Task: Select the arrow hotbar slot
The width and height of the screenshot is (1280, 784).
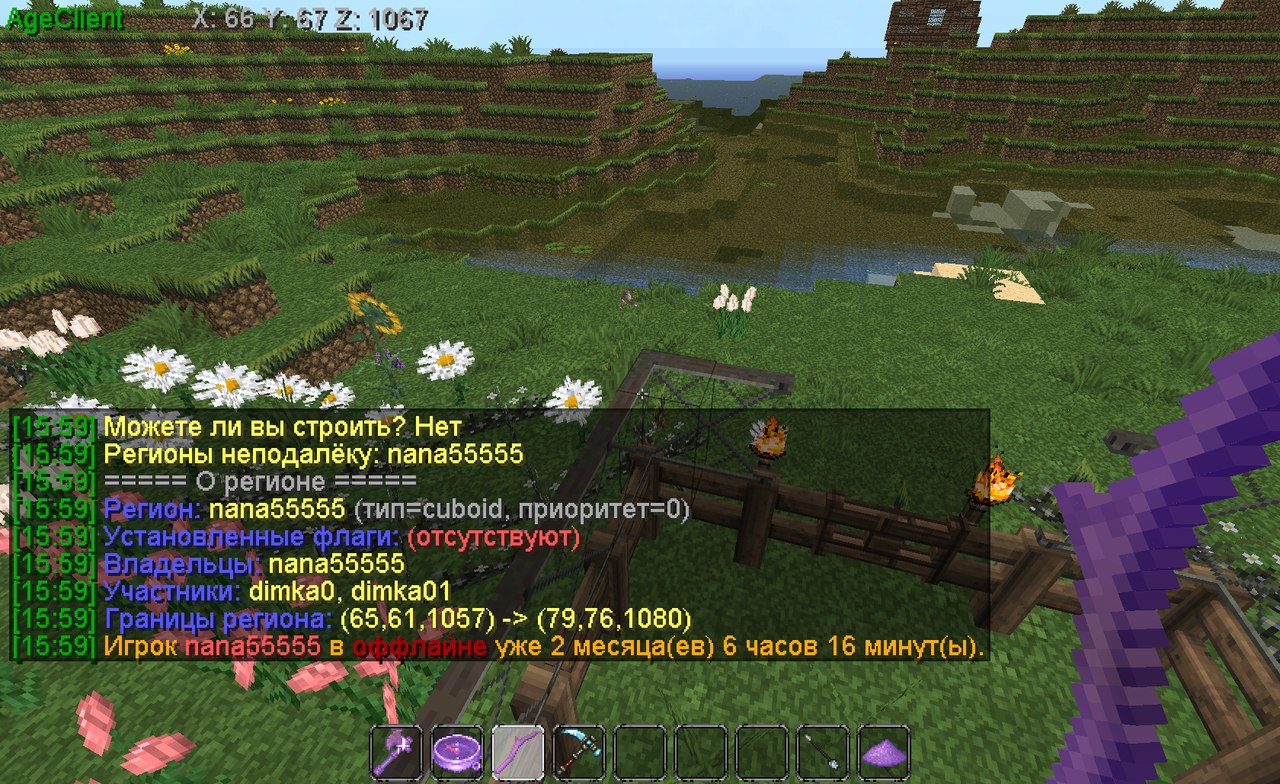Action: point(824,750)
